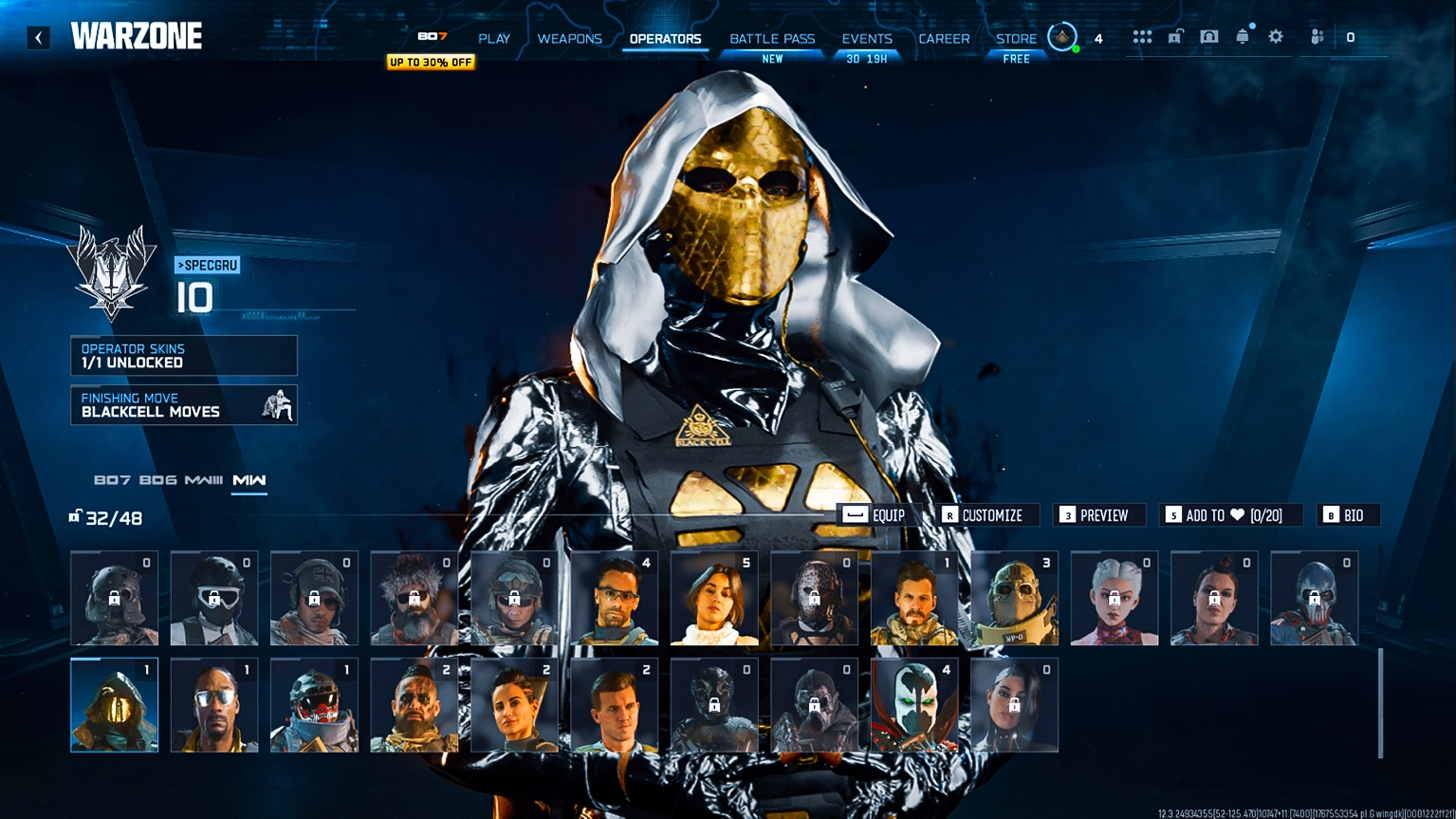1456x819 pixels.
Task: Click the SPECGRU faction label
Action: pyautogui.click(x=206, y=266)
